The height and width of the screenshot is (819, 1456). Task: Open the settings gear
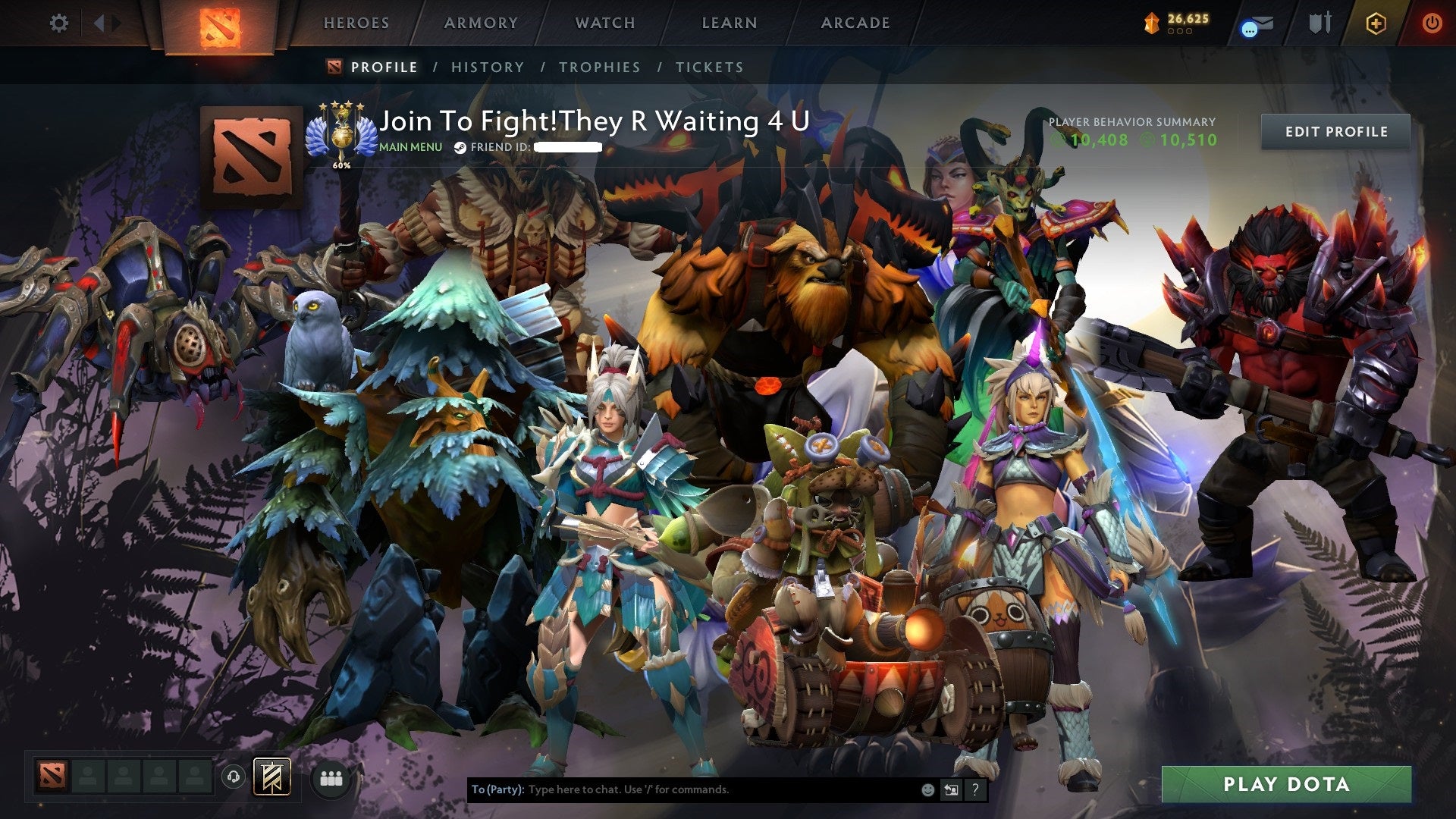click(59, 23)
